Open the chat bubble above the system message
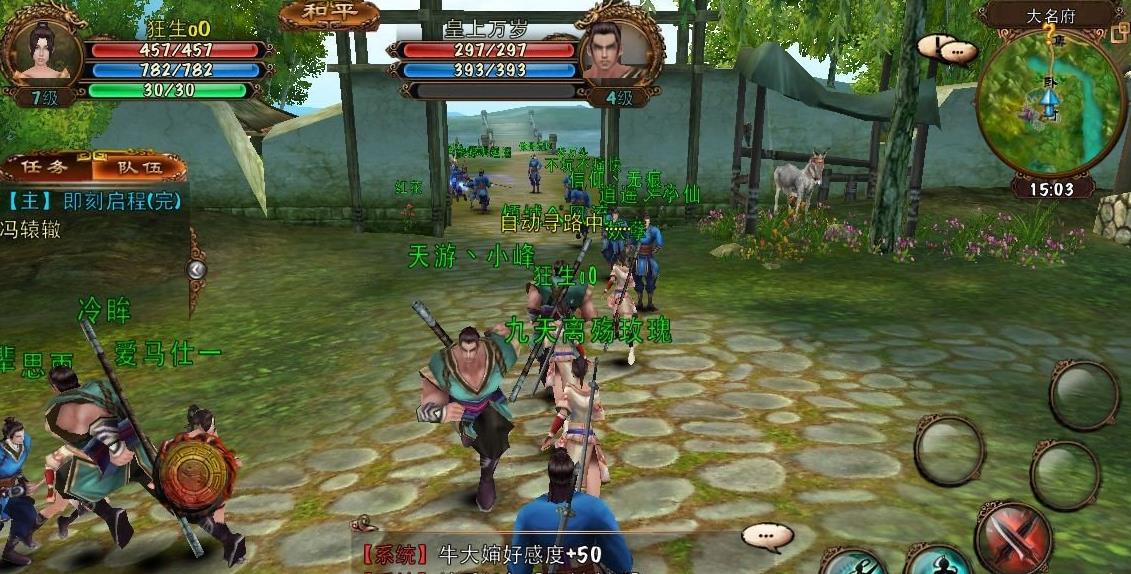Screen dimensions: 1131x574 click(767, 537)
